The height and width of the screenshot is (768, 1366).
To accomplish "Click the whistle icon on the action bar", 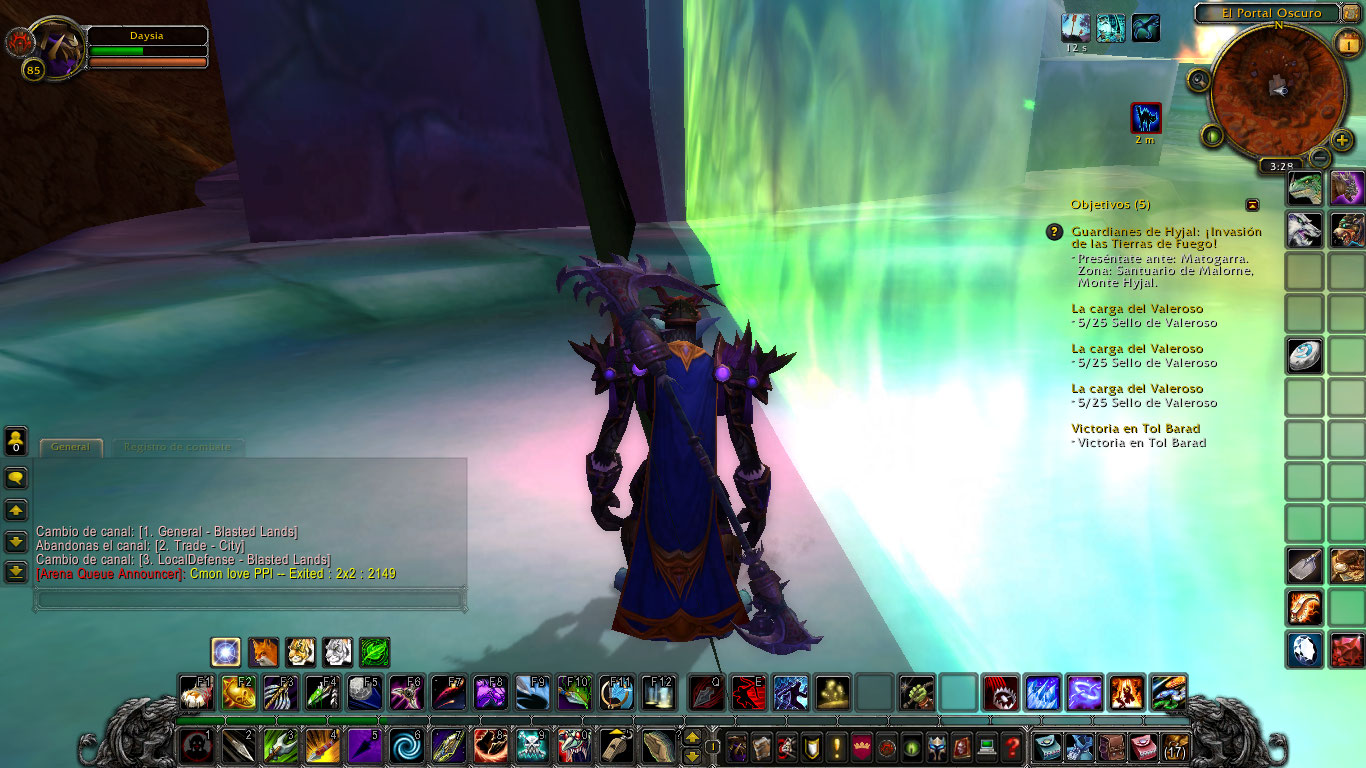I will pyautogui.click(x=617, y=746).
